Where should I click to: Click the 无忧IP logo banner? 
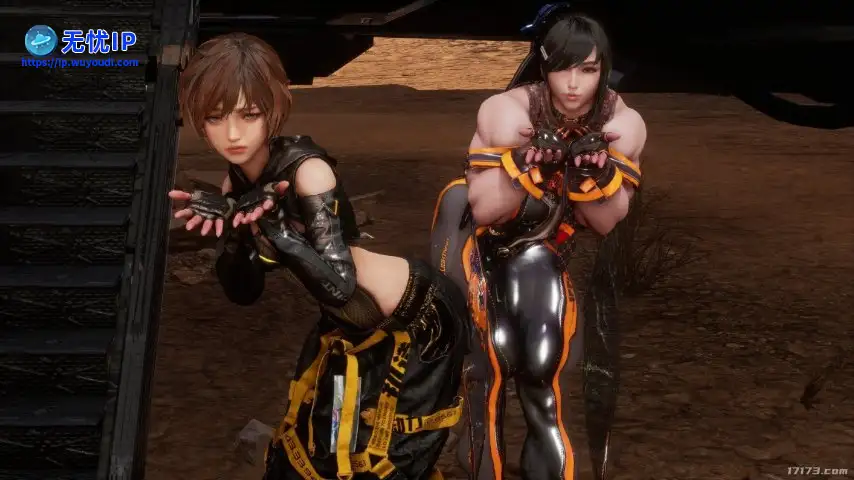[x=80, y=40]
